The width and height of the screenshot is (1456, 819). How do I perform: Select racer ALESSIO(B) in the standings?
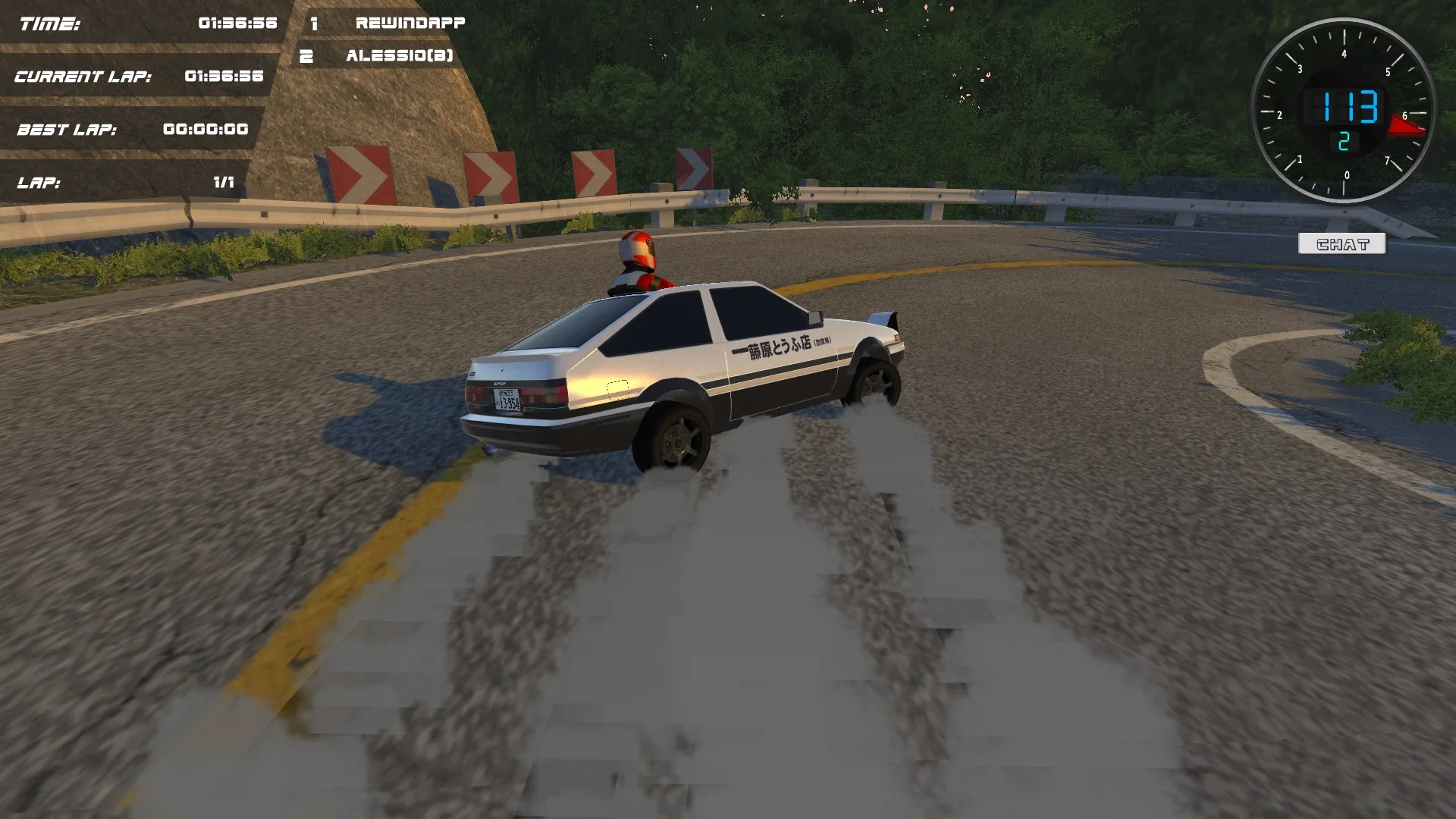click(400, 55)
